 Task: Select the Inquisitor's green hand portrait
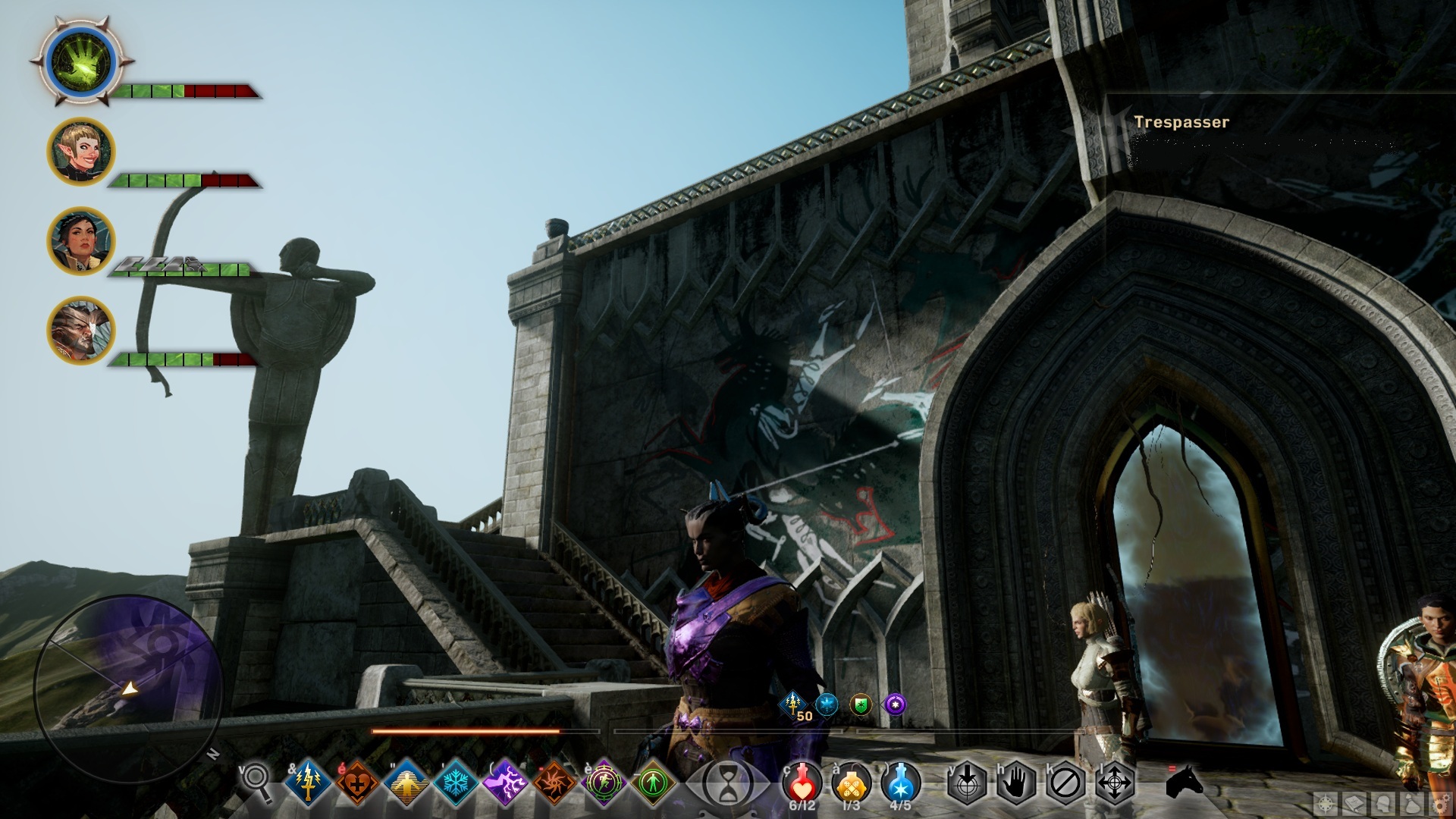coord(81,62)
